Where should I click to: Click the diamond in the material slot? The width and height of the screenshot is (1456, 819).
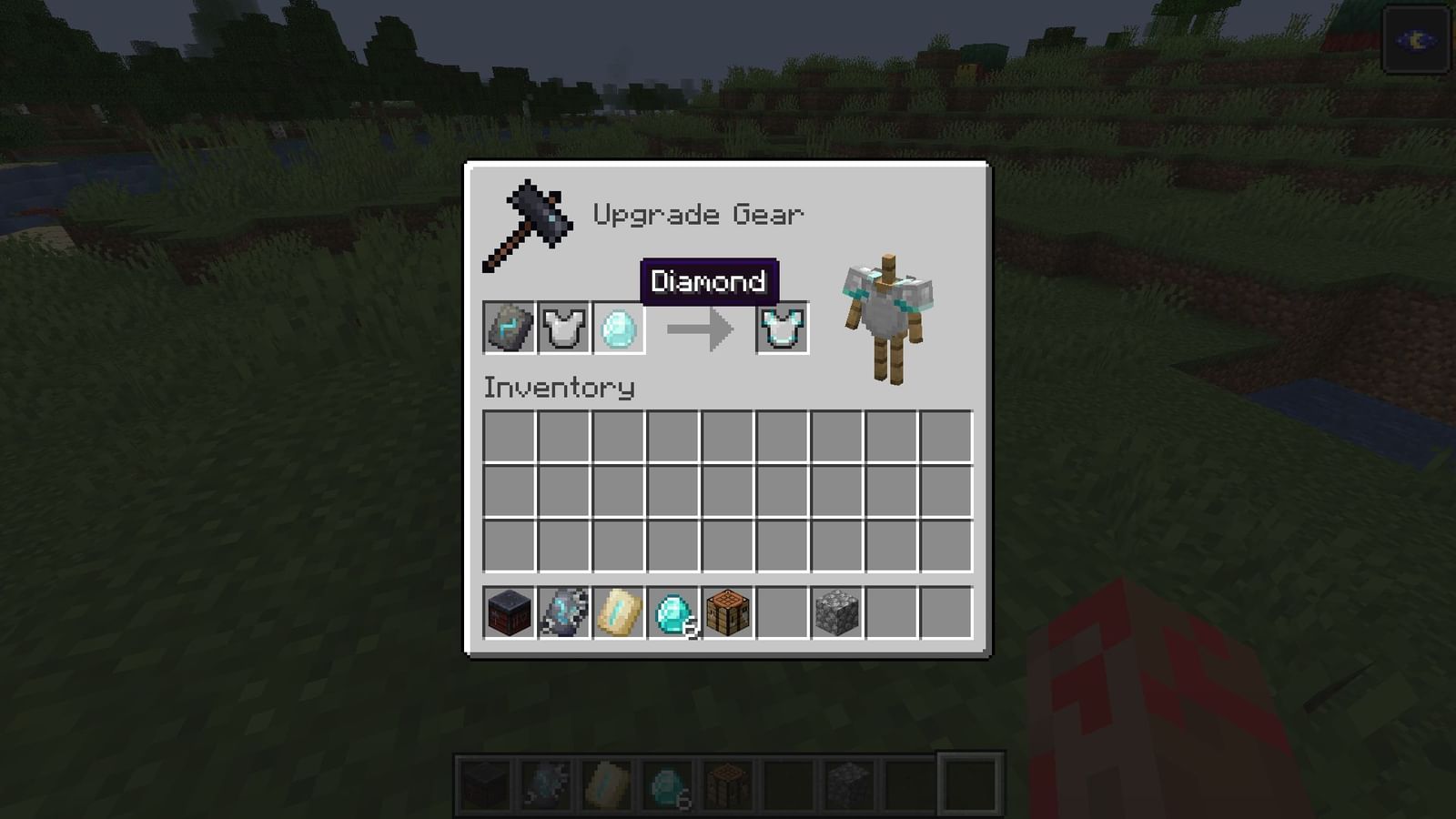coord(619,329)
